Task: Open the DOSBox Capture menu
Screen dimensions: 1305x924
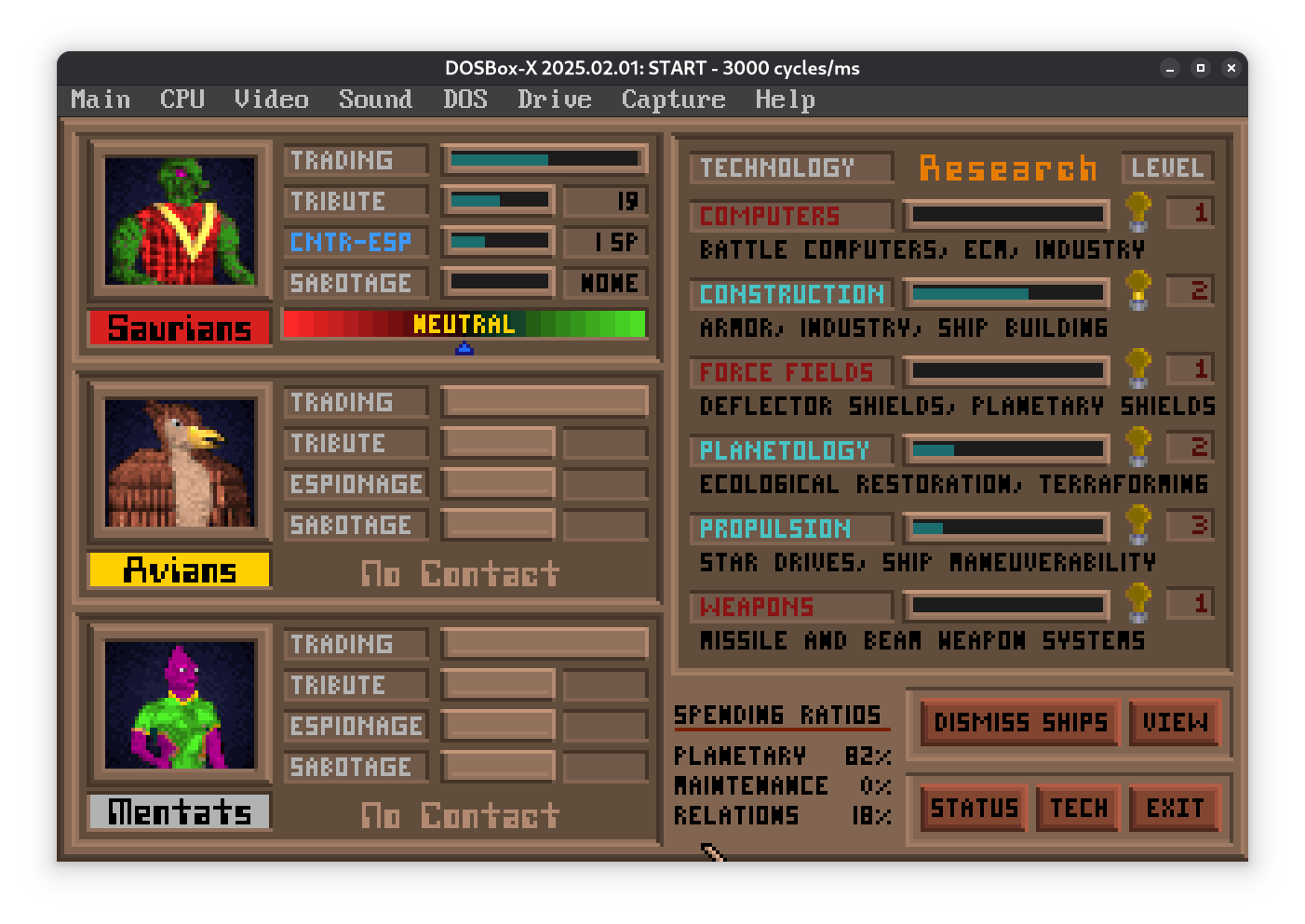Action: [x=673, y=100]
